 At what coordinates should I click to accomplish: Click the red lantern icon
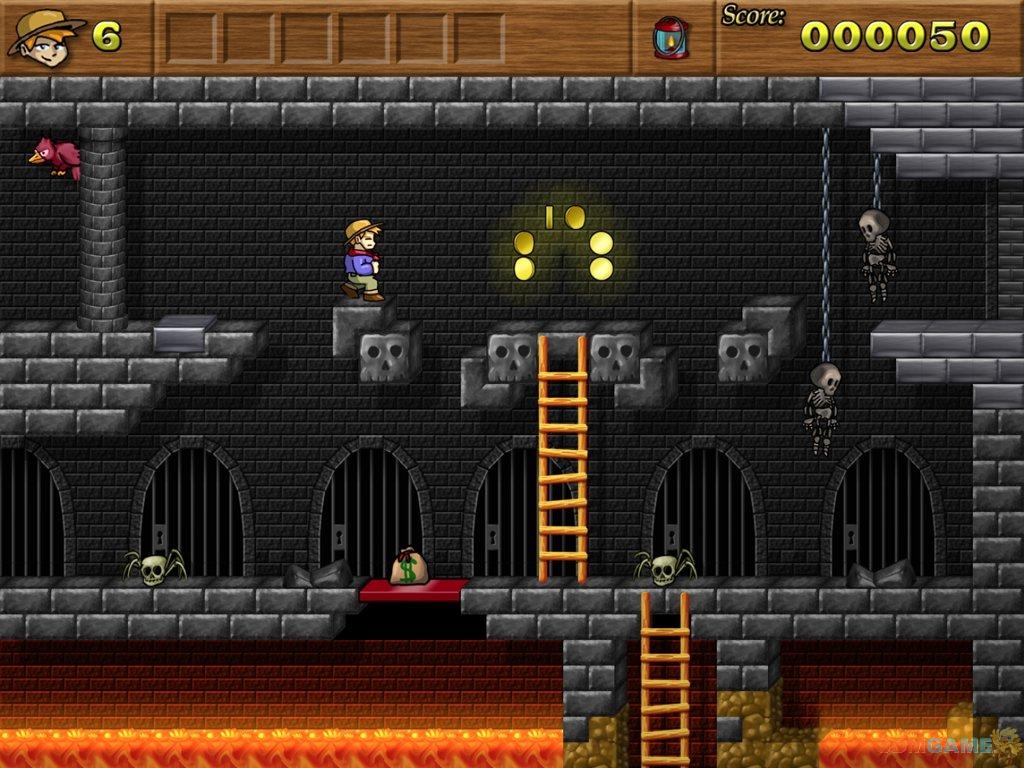[670, 37]
